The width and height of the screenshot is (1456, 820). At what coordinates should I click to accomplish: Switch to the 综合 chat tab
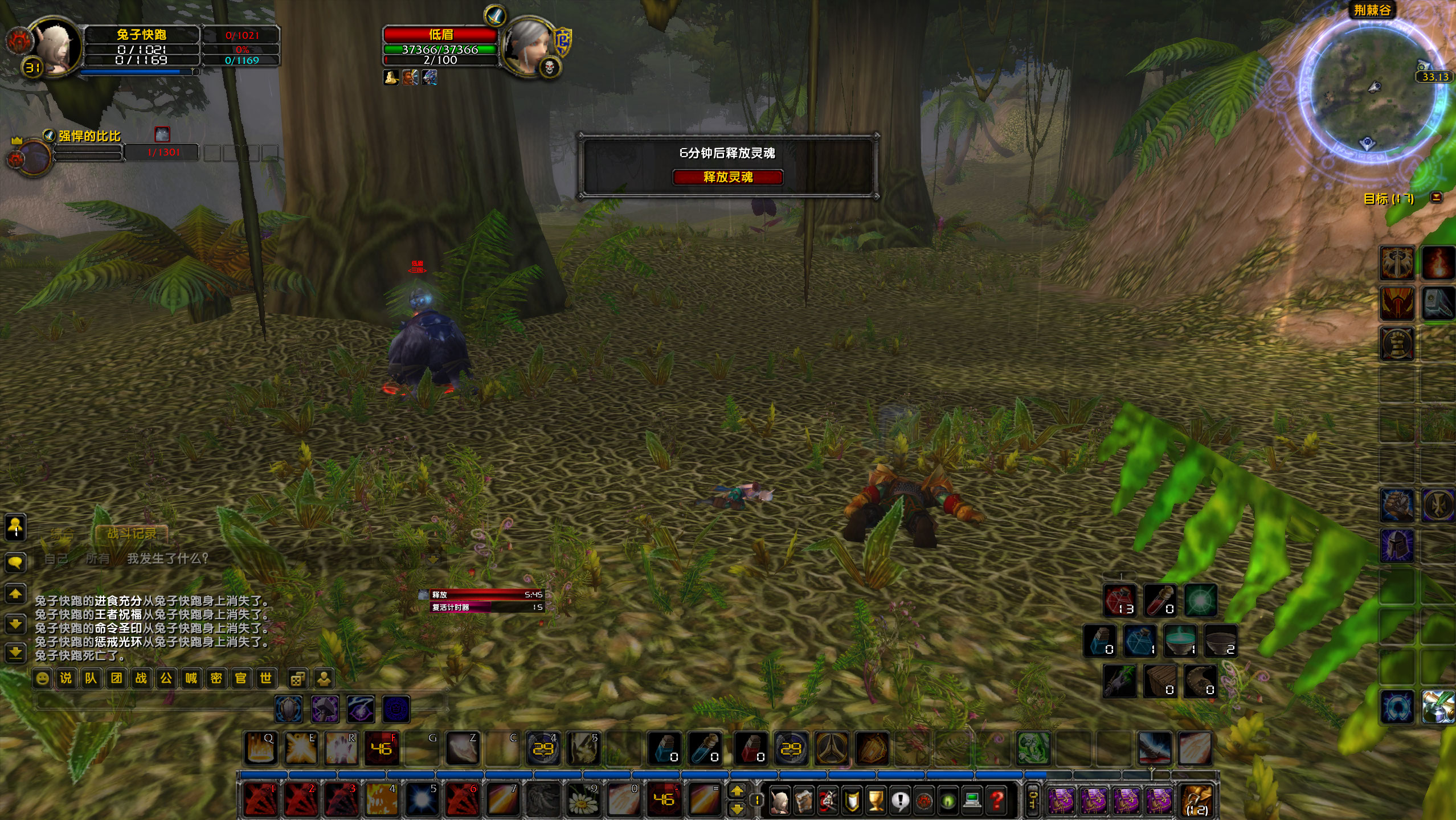point(63,534)
